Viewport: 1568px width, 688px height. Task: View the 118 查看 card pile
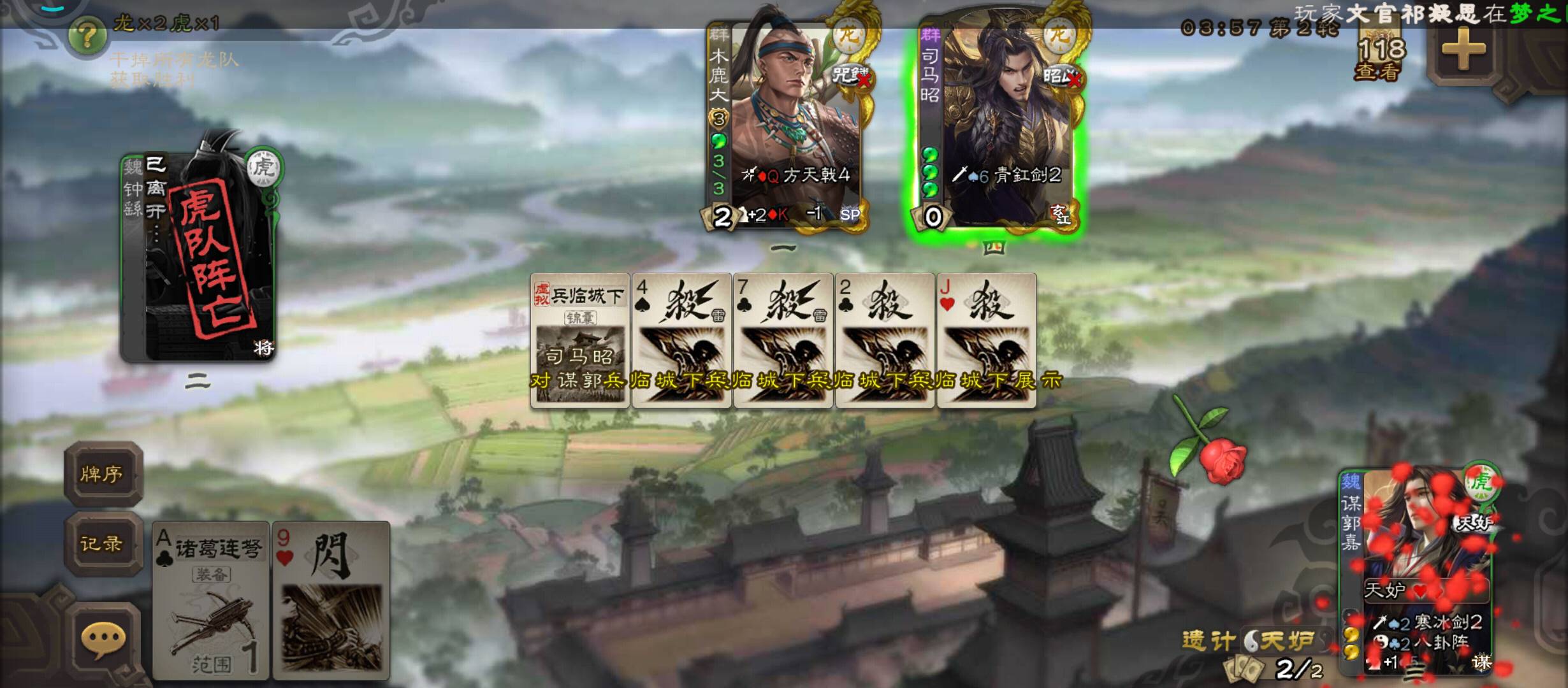click(1380, 59)
